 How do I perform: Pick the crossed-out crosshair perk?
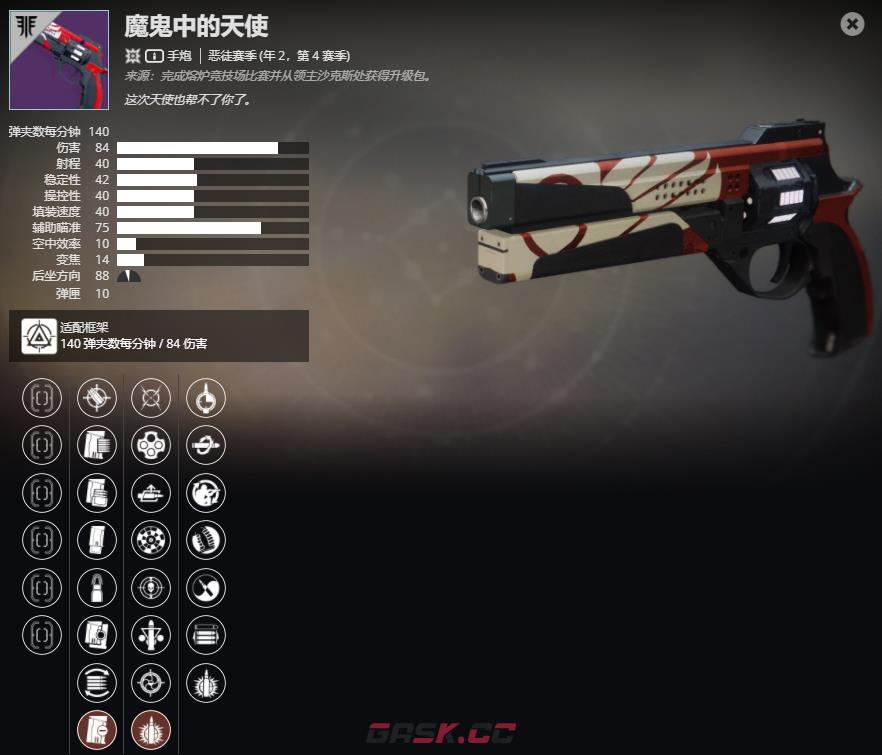pos(151,397)
